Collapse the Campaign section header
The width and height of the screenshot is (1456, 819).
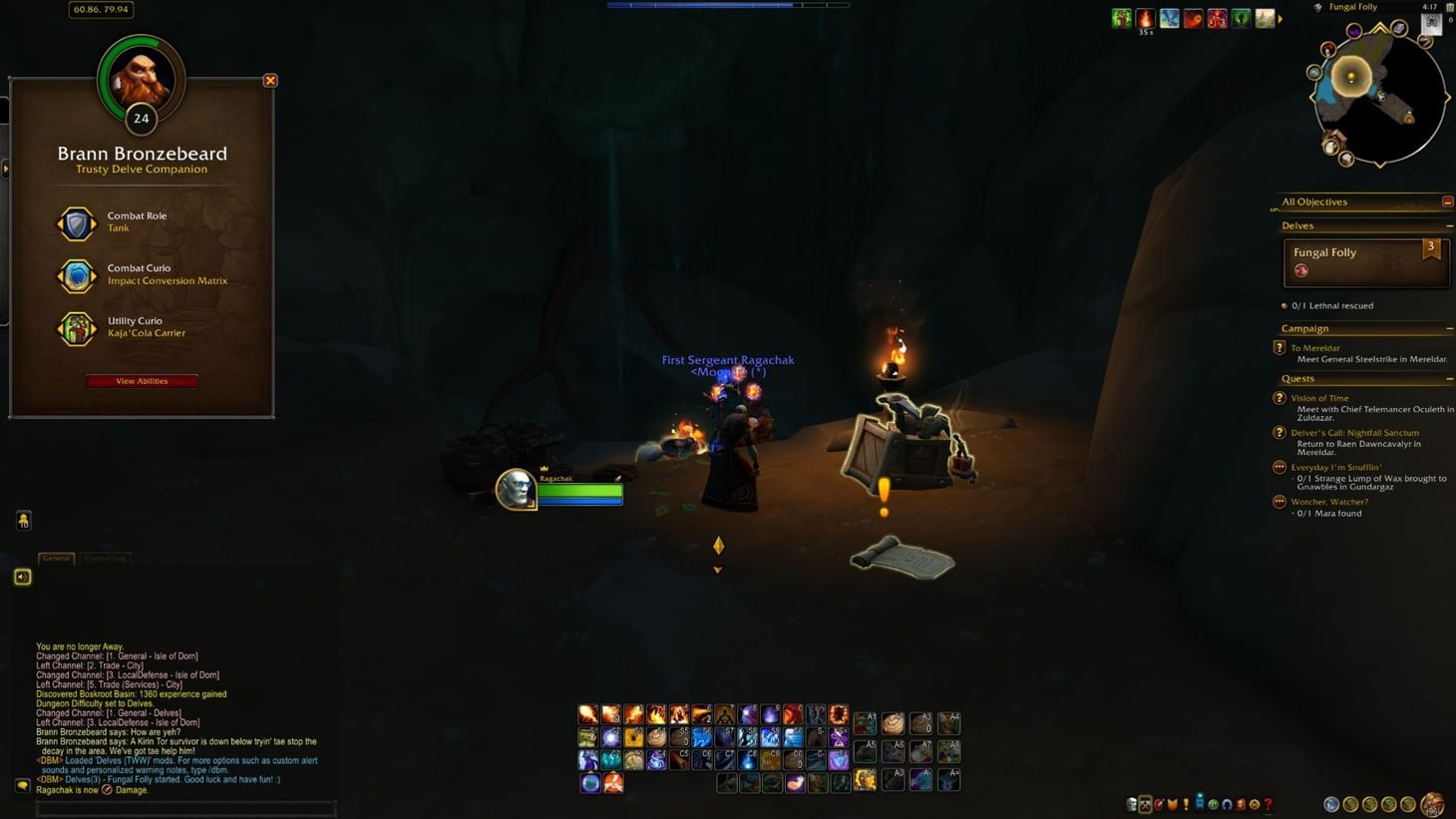coord(1448,327)
